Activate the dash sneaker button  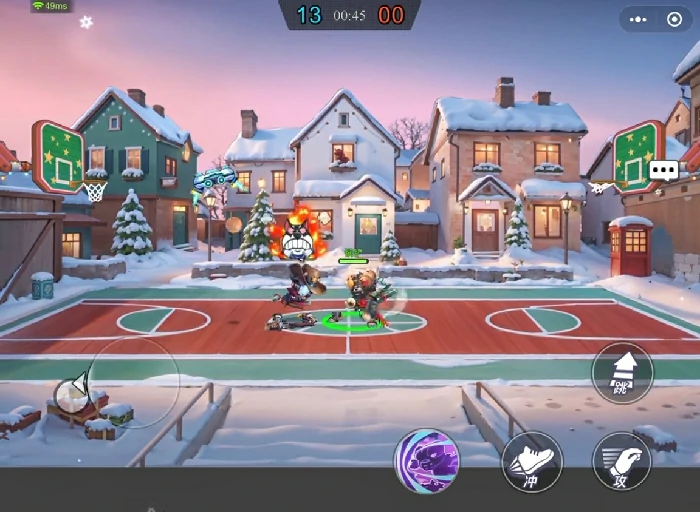(532, 461)
